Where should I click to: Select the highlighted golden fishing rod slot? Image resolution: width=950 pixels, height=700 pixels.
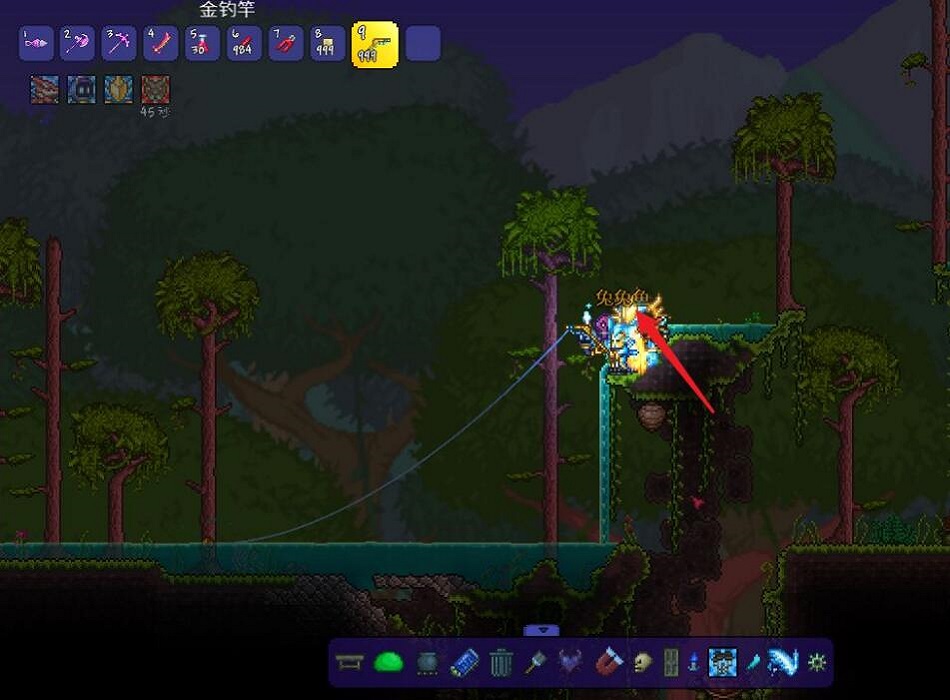tap(375, 44)
